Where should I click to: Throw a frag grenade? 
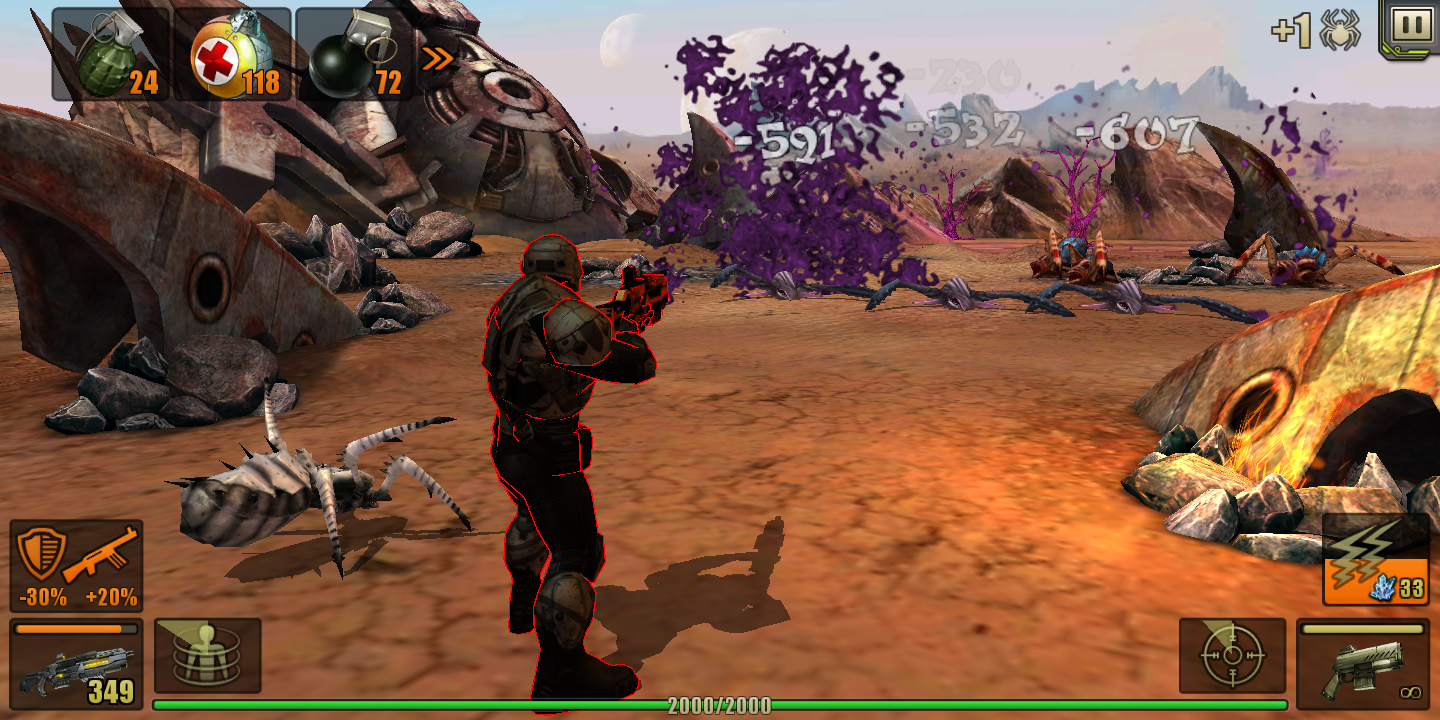point(110,56)
